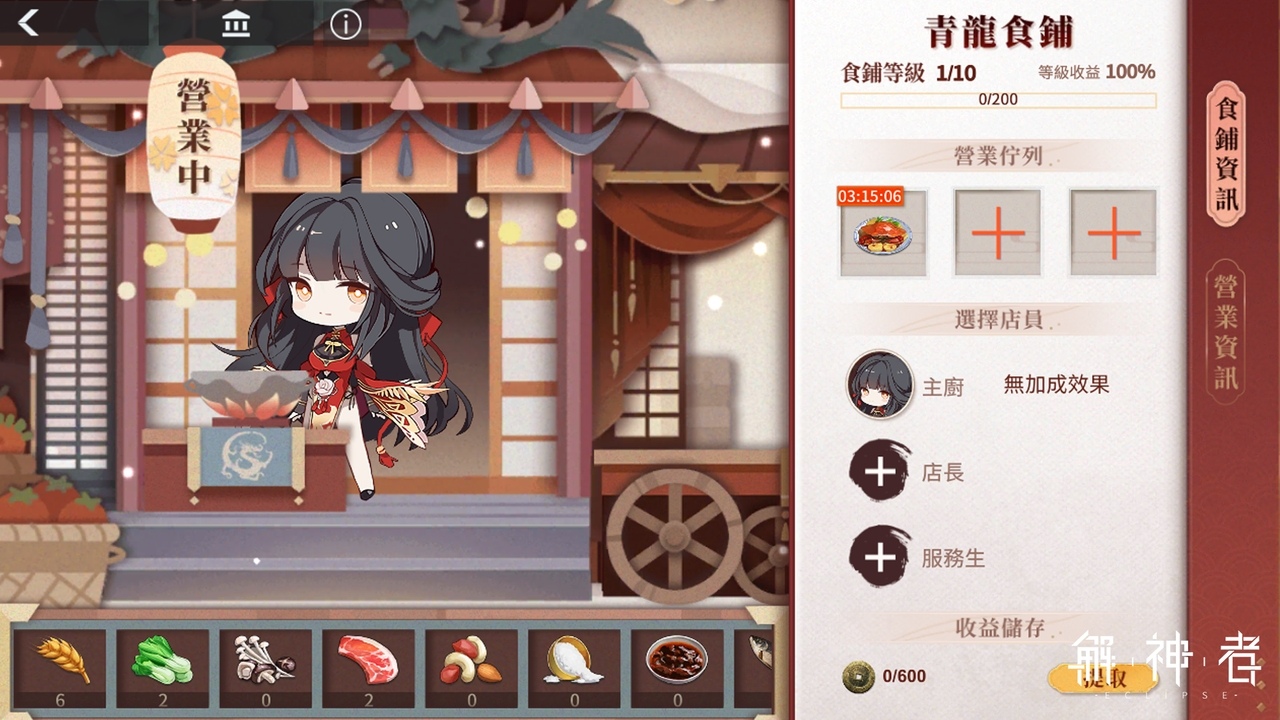This screenshot has width=1280, height=720.
Task: Click the head chef character portrait
Action: pyautogui.click(x=880, y=384)
